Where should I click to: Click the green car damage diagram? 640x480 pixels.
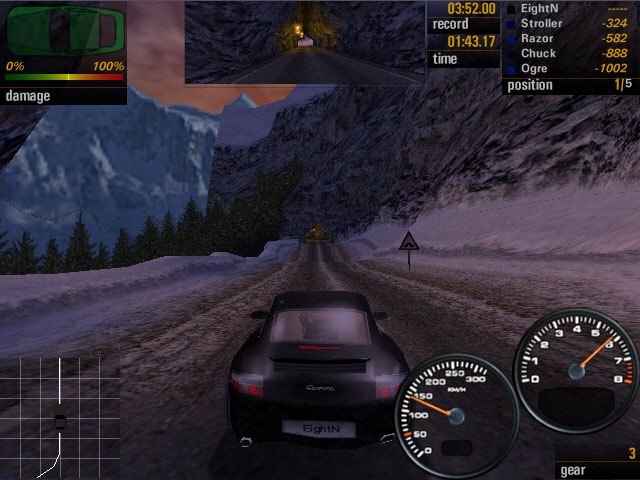[64, 31]
